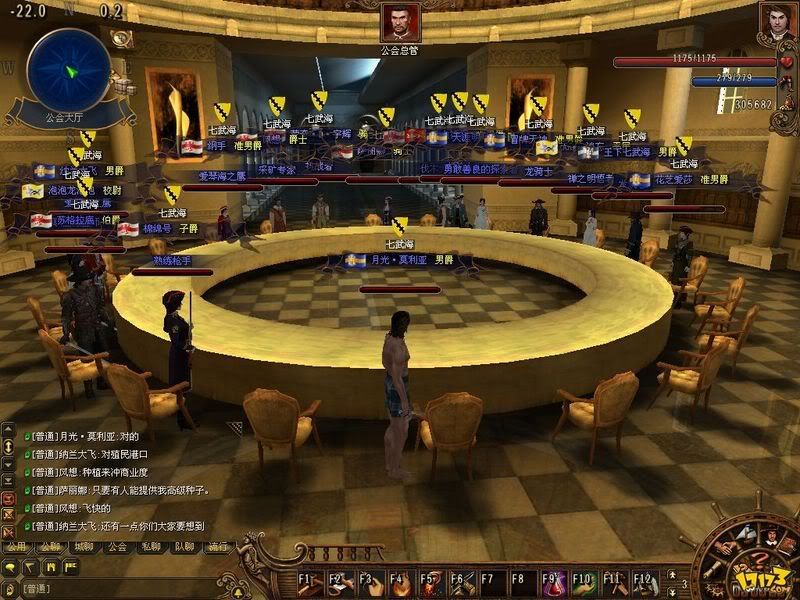800x600 pixels.
Task: Switch to the 私聊 chat tab
Action: click(151, 547)
